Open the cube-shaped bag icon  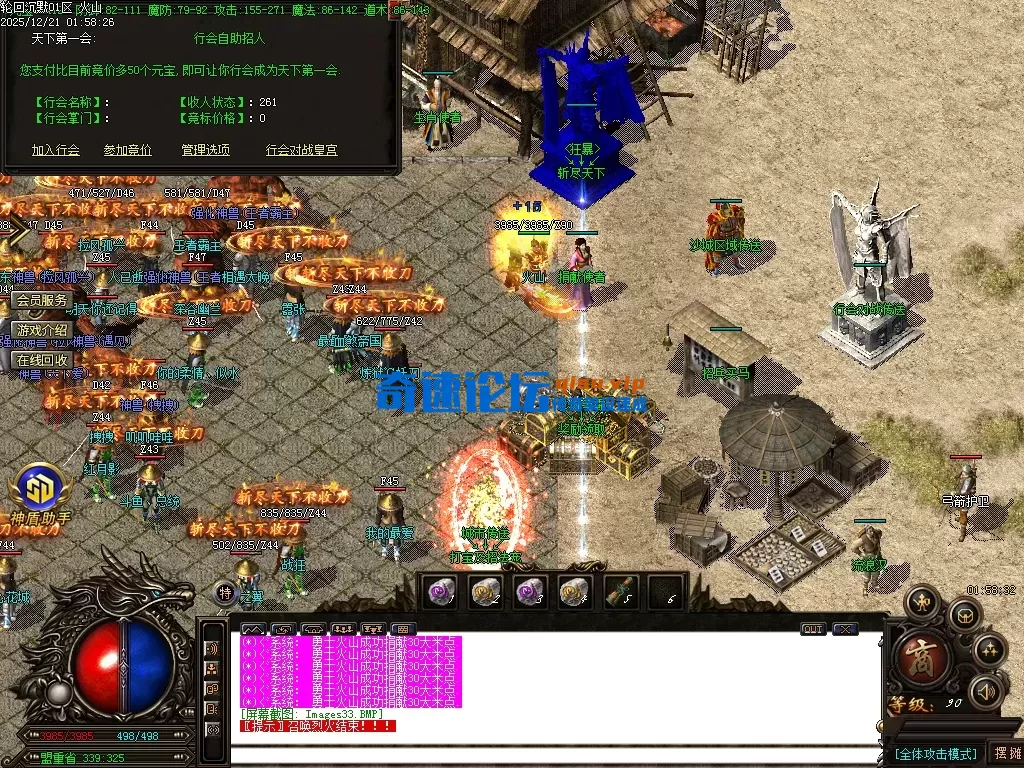point(965,615)
